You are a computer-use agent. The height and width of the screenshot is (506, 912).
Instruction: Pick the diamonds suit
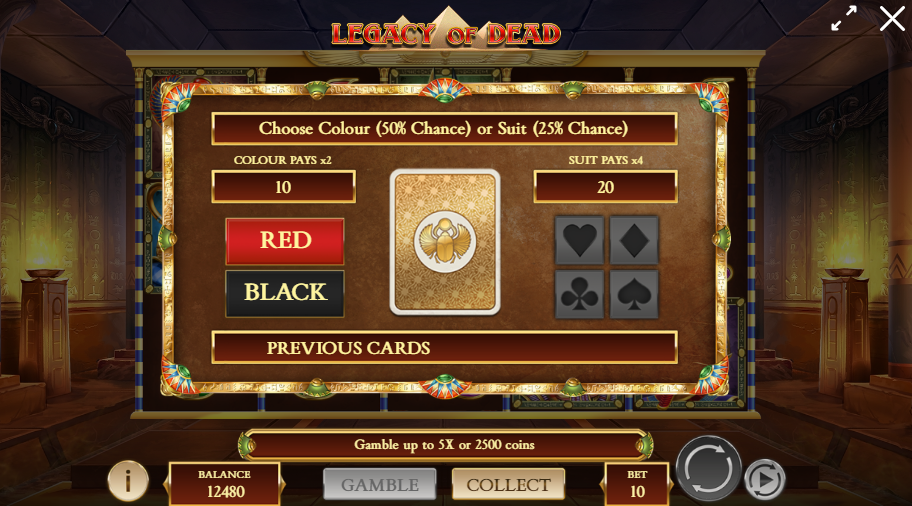(634, 241)
